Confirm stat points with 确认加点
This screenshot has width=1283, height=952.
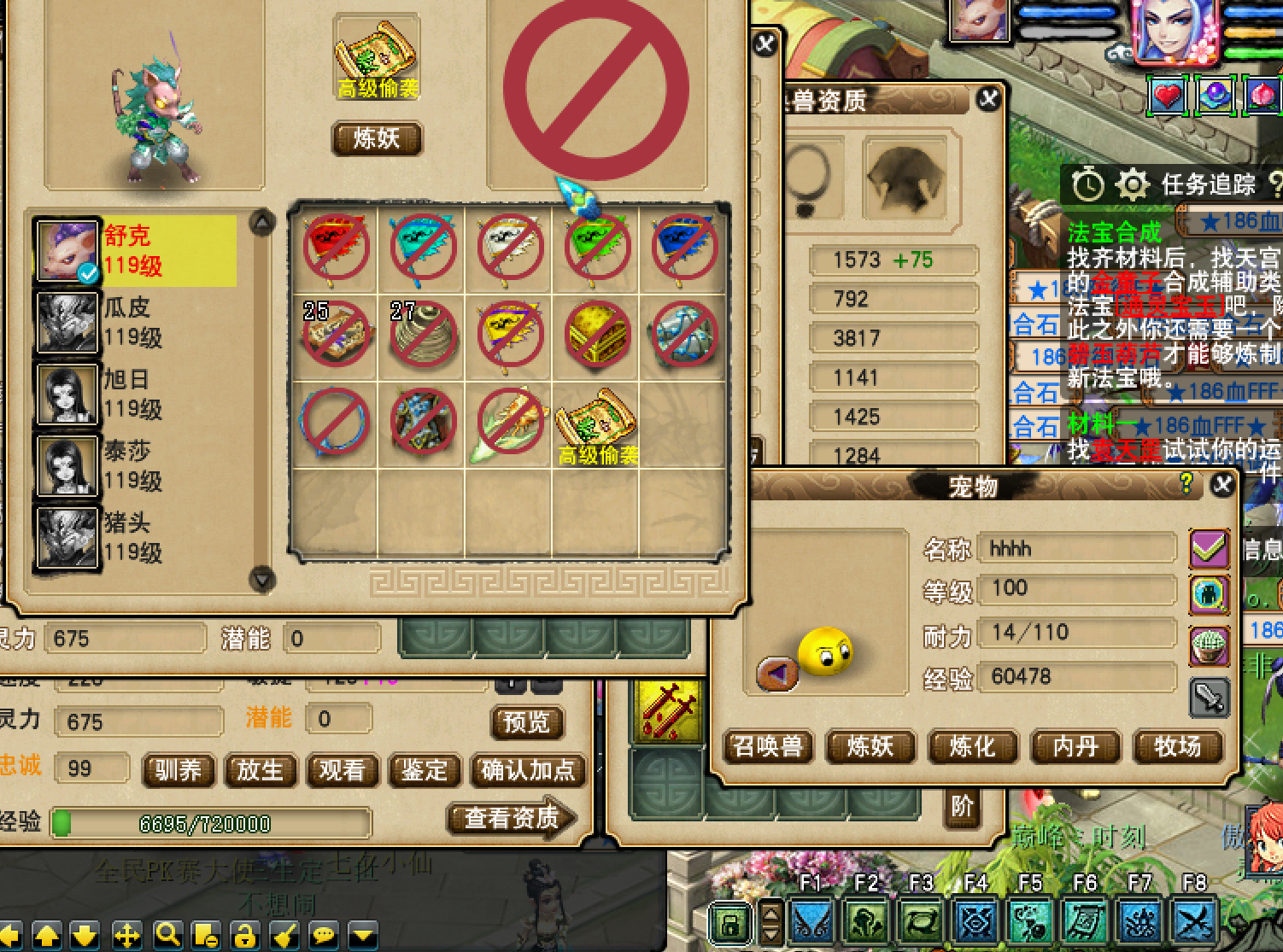(x=528, y=771)
